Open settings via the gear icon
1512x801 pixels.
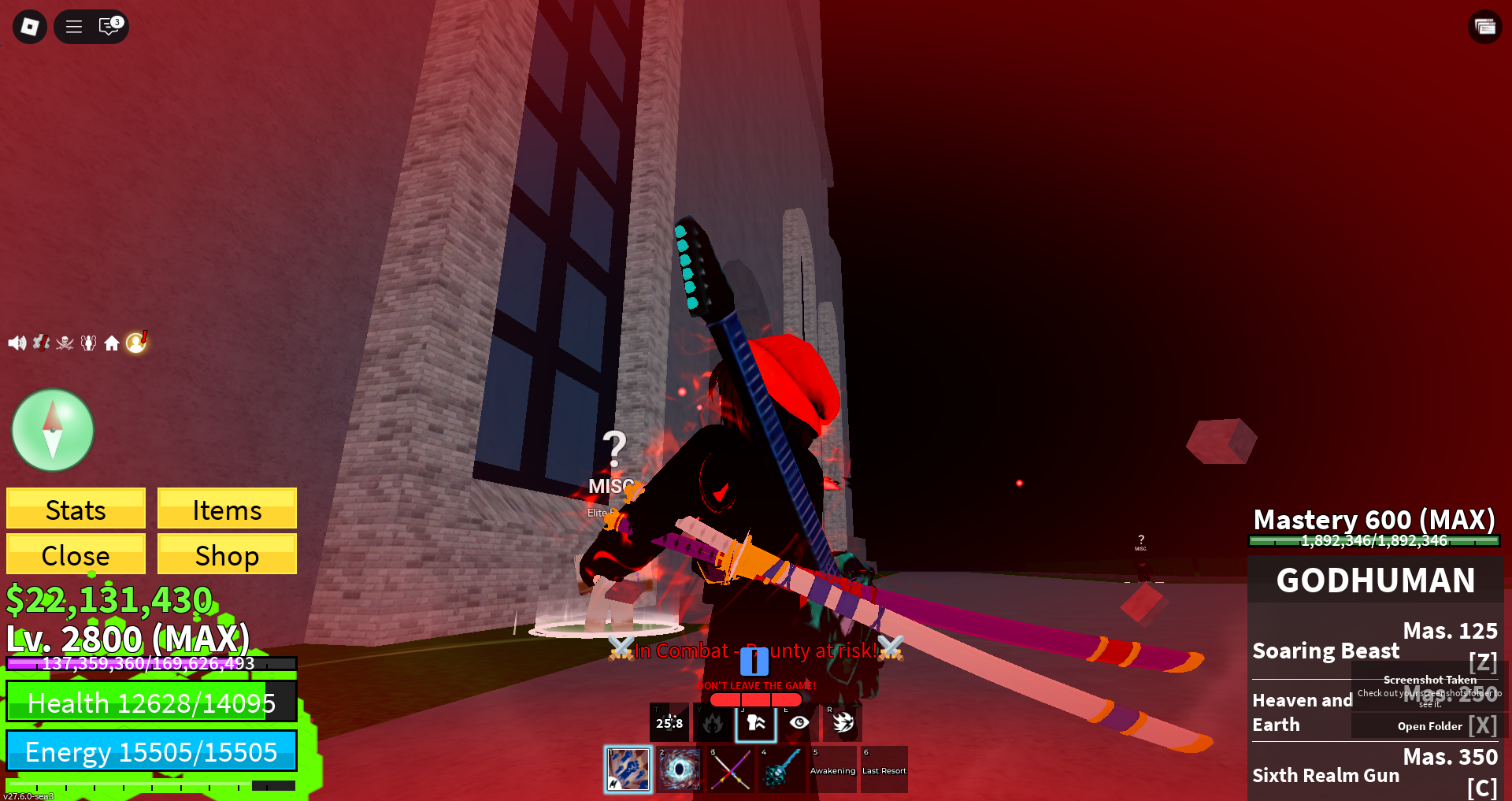[x=41, y=343]
